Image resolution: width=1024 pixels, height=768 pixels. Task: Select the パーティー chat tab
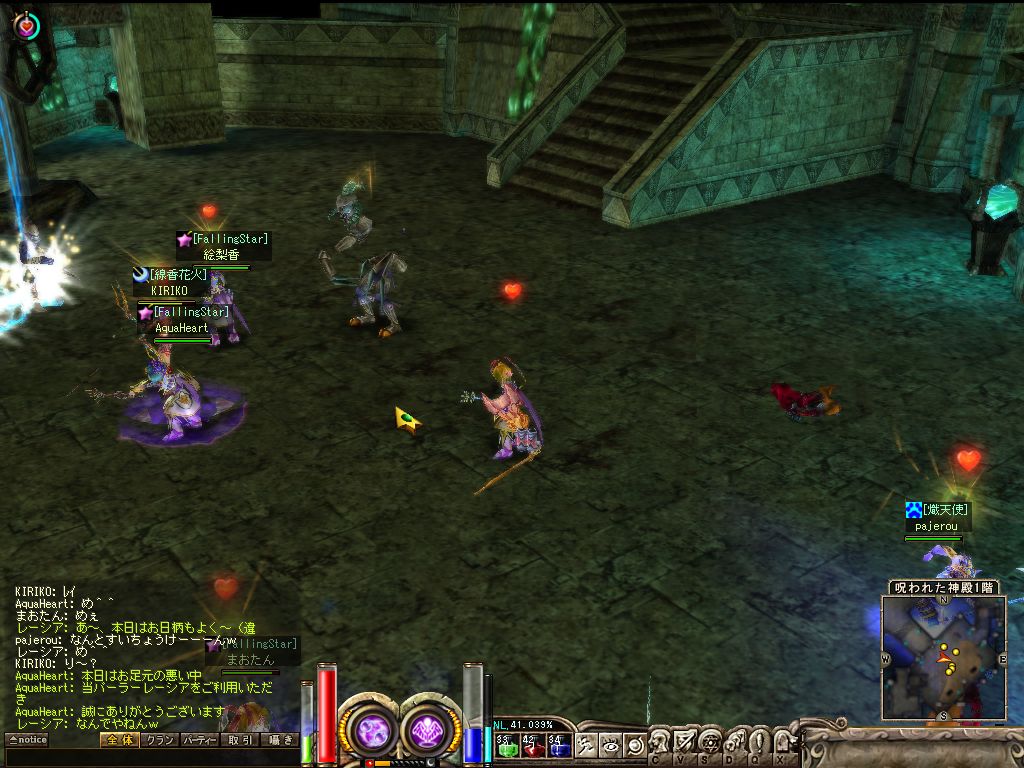click(x=199, y=740)
